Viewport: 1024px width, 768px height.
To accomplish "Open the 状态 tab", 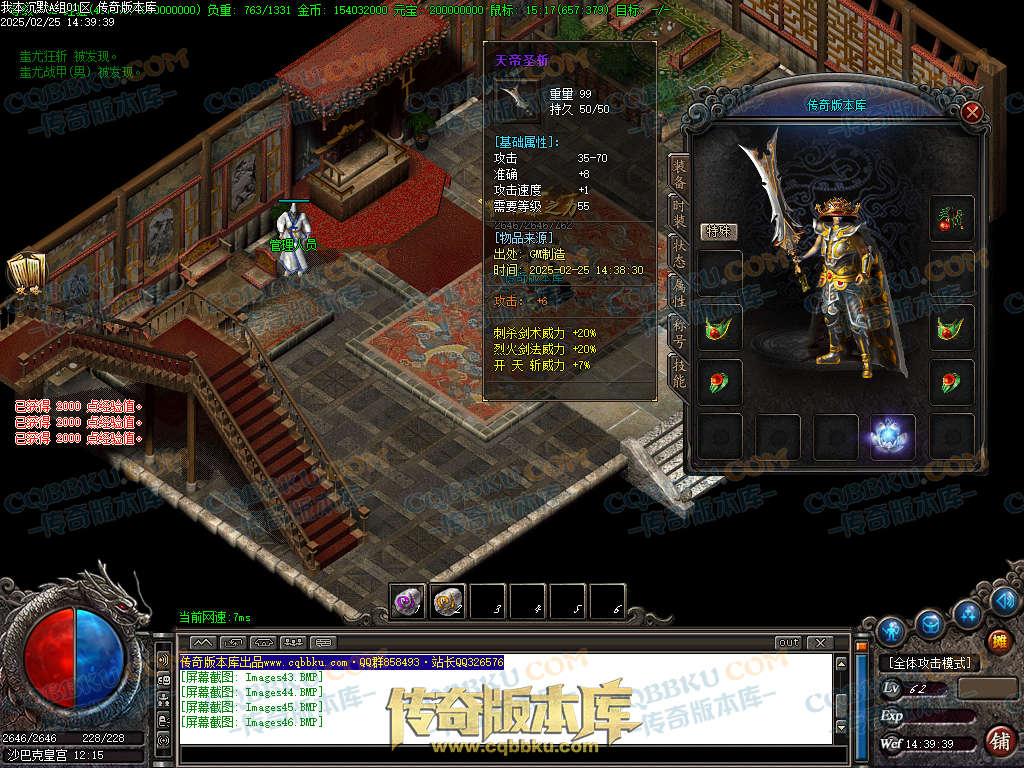I will pyautogui.click(x=679, y=254).
